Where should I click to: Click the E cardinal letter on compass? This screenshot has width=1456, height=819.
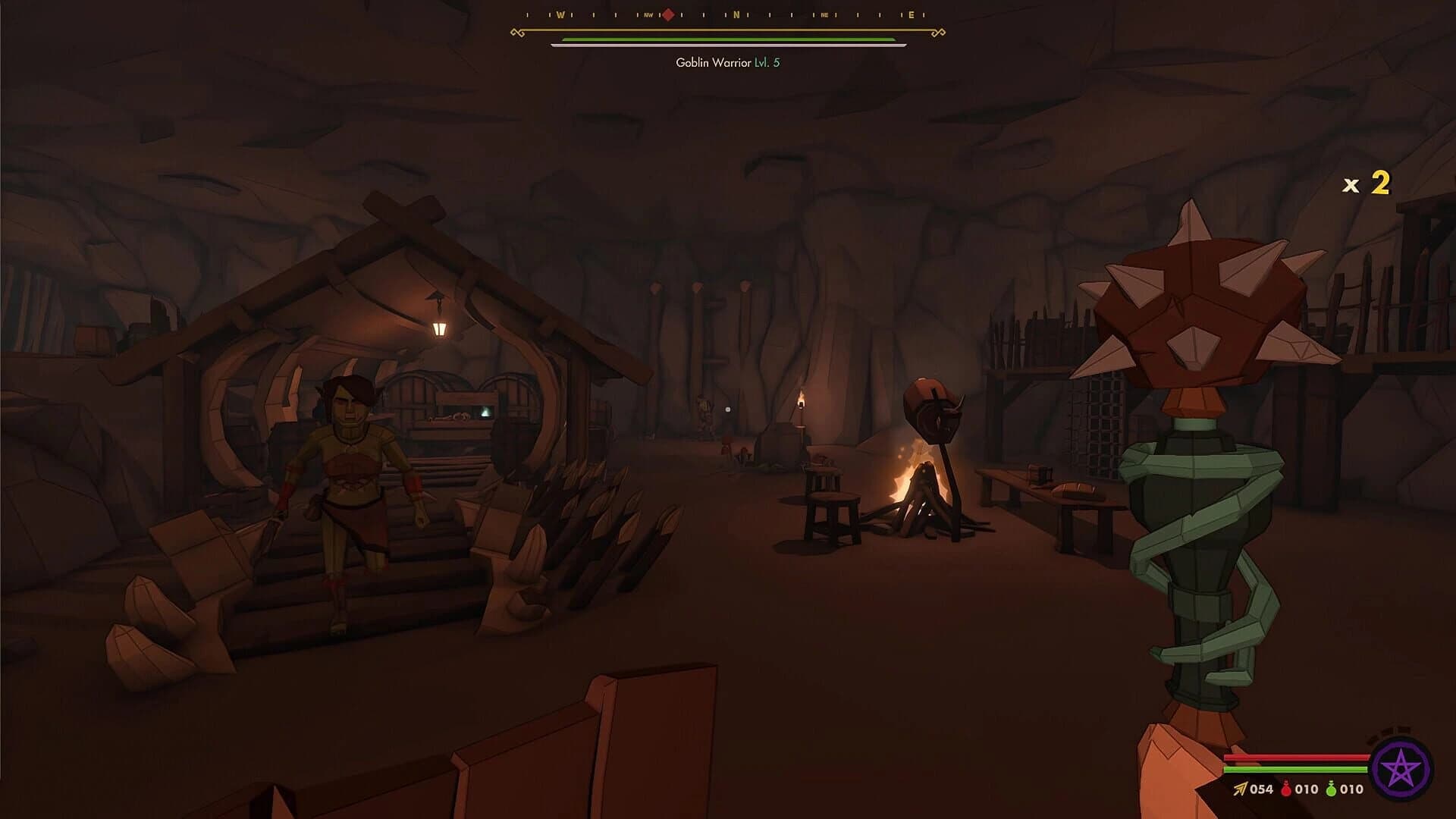pyautogui.click(x=912, y=13)
